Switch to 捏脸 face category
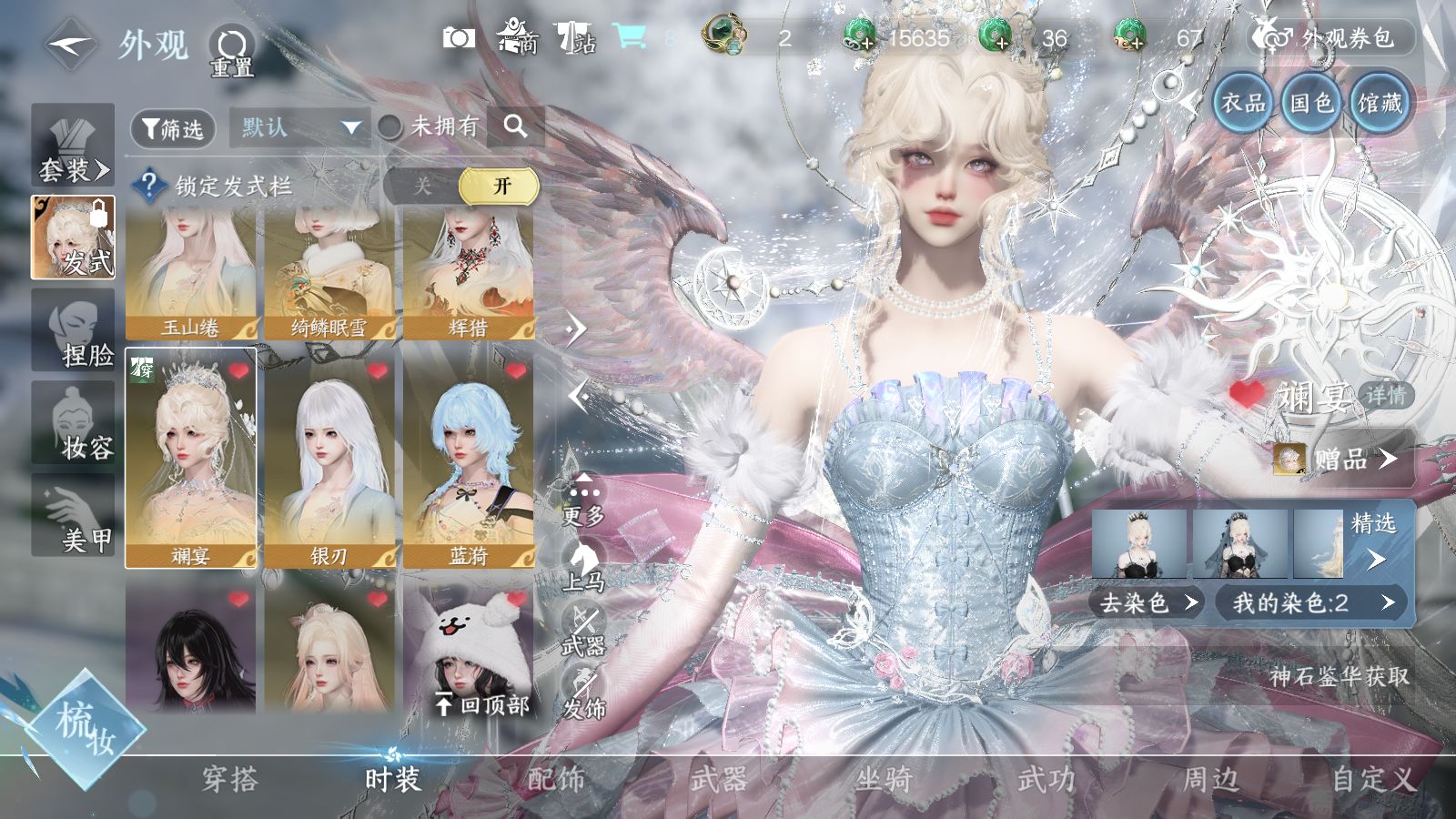 tap(74, 331)
